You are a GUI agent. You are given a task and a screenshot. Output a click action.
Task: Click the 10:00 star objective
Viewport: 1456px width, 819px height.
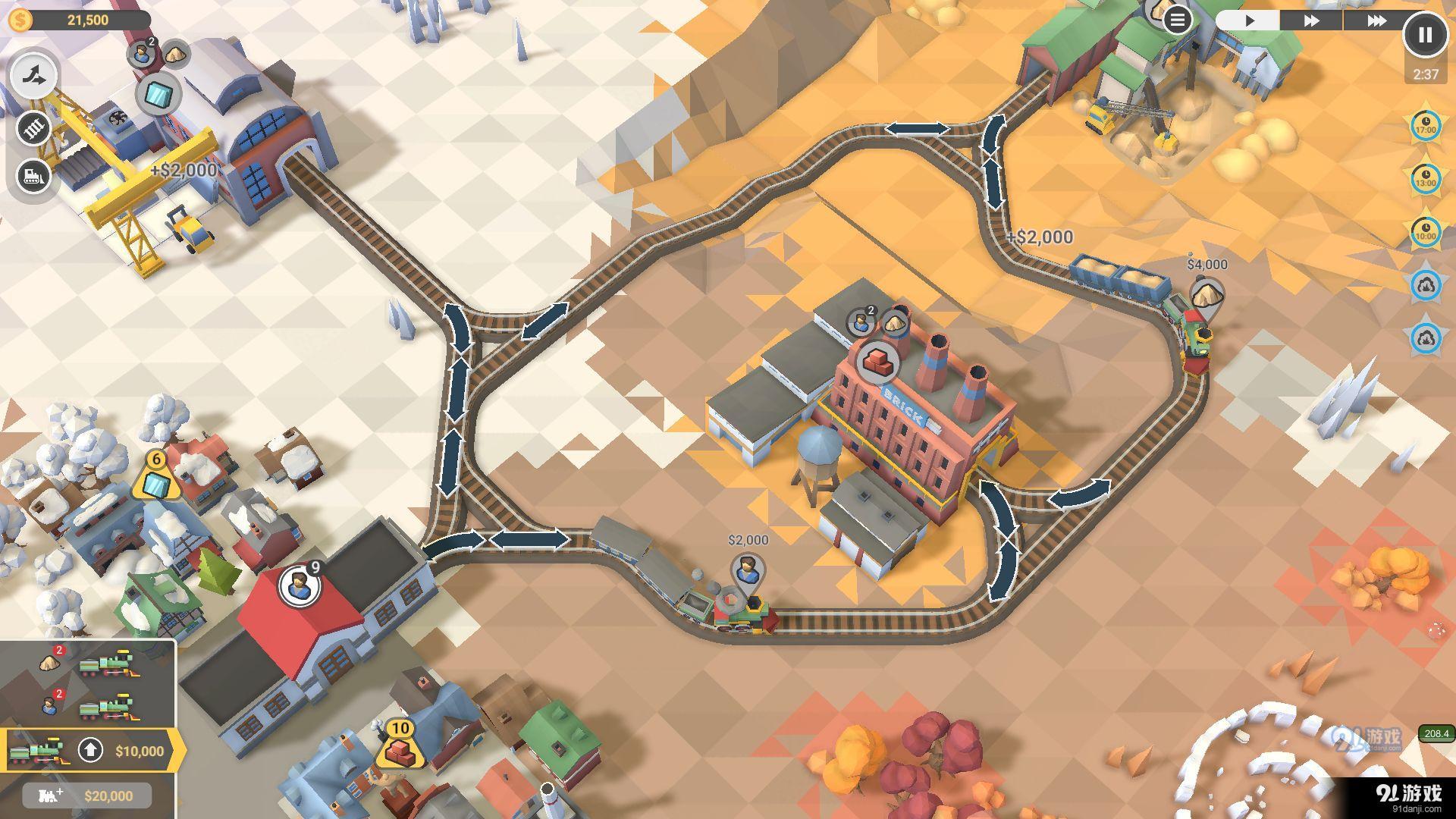(1426, 232)
